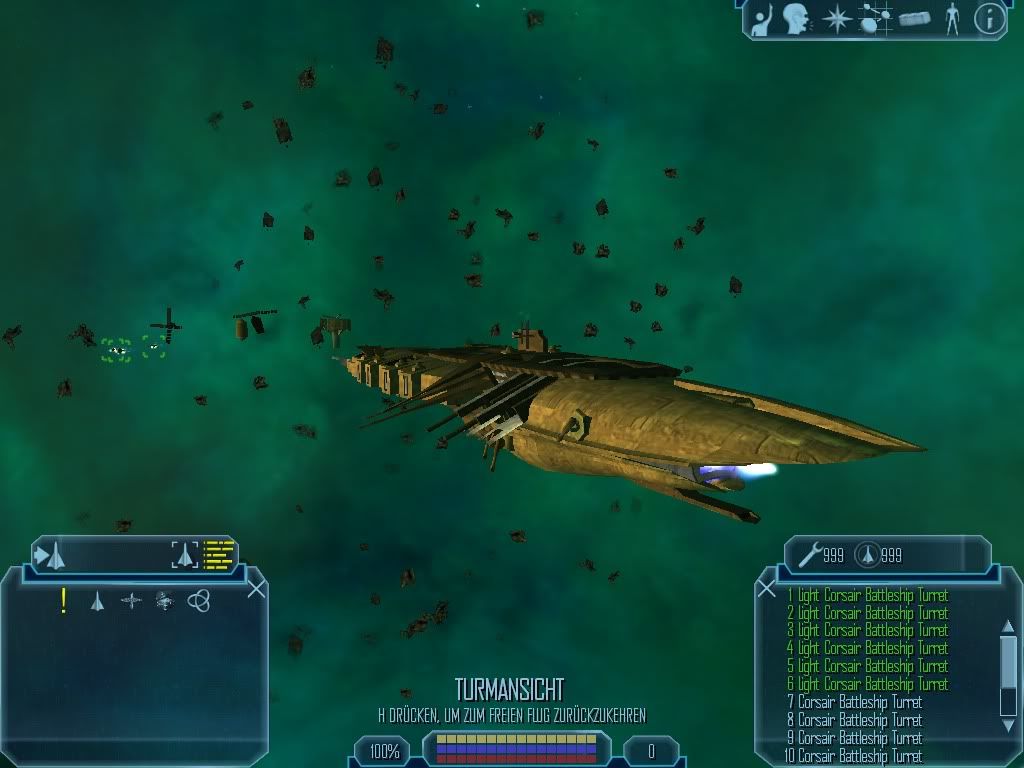Screen dimensions: 1024x768
Task: Switch to the interlocking rings filter
Action: pyautogui.click(x=199, y=601)
